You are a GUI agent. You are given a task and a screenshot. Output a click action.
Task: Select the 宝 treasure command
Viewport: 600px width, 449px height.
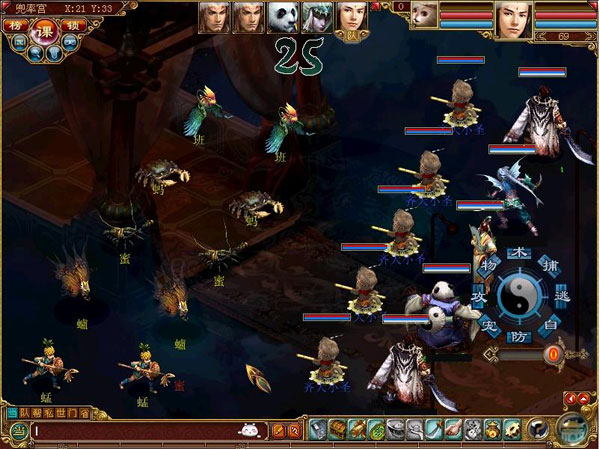tap(488, 326)
